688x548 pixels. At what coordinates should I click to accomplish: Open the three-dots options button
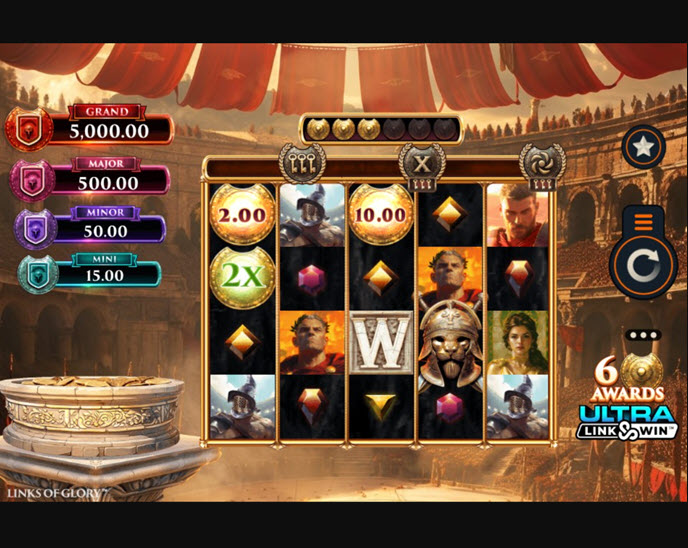(x=643, y=335)
